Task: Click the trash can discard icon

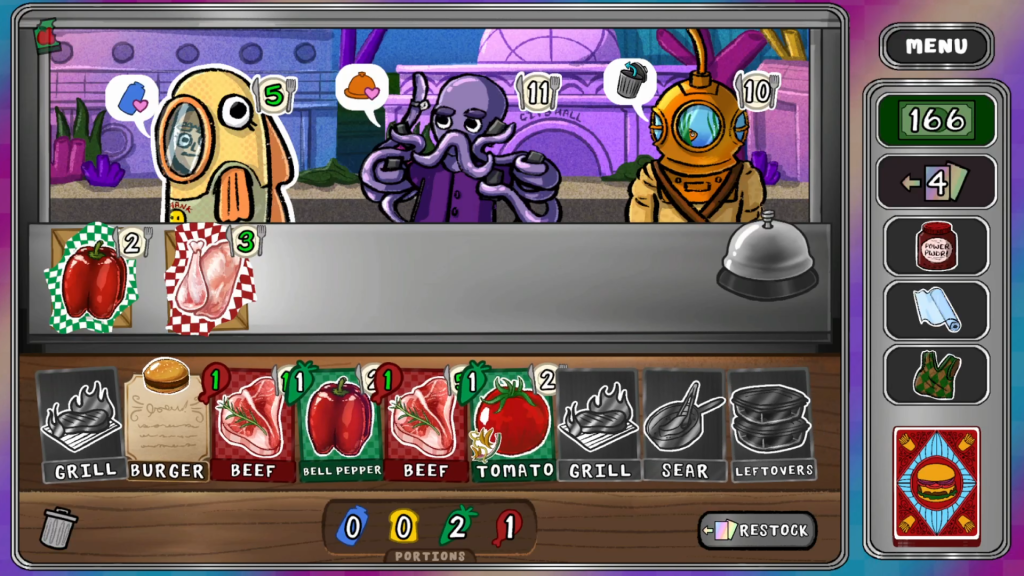Action: click(x=59, y=527)
